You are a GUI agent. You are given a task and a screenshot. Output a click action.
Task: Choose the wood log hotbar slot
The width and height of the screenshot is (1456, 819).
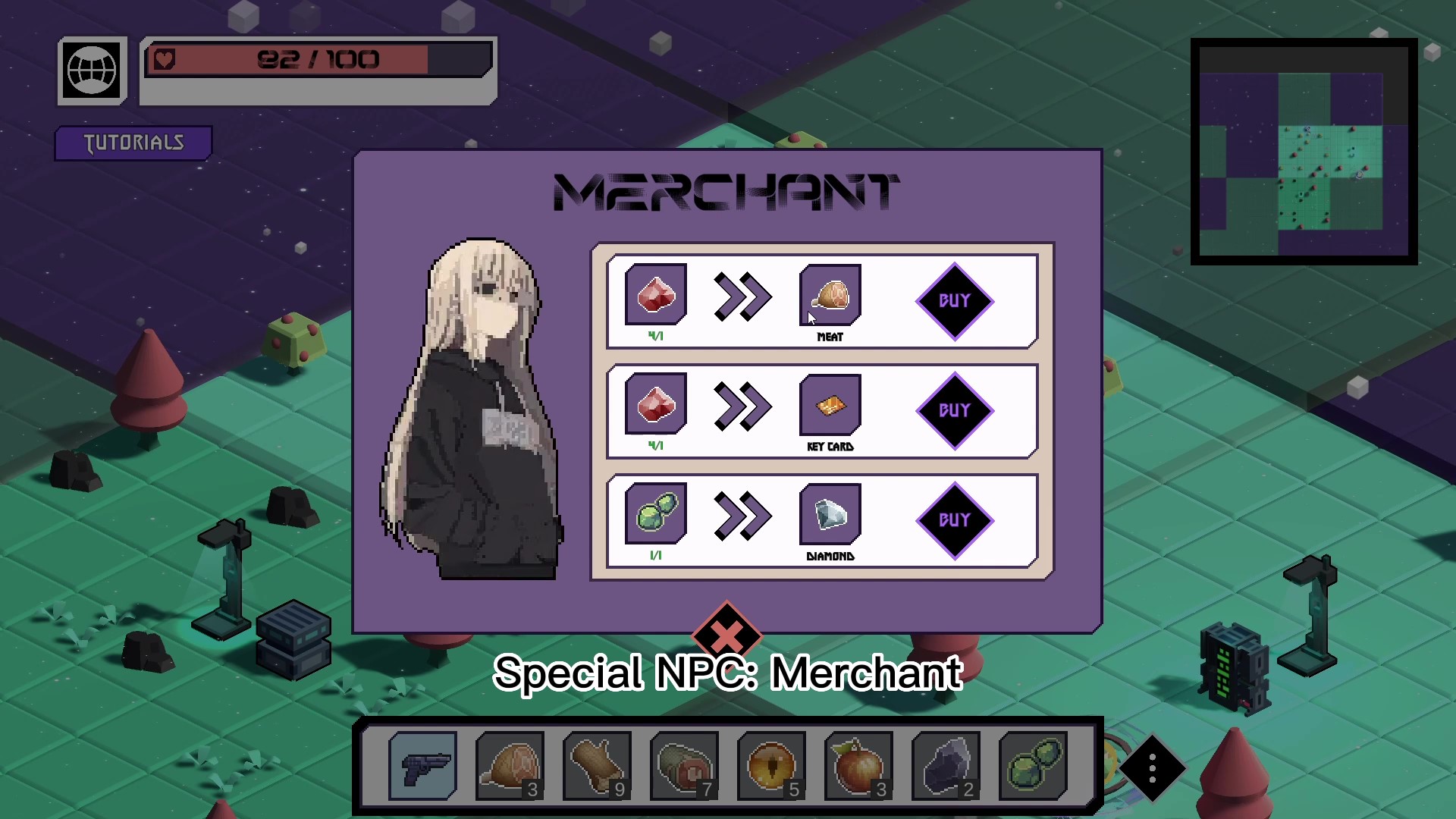tap(597, 766)
